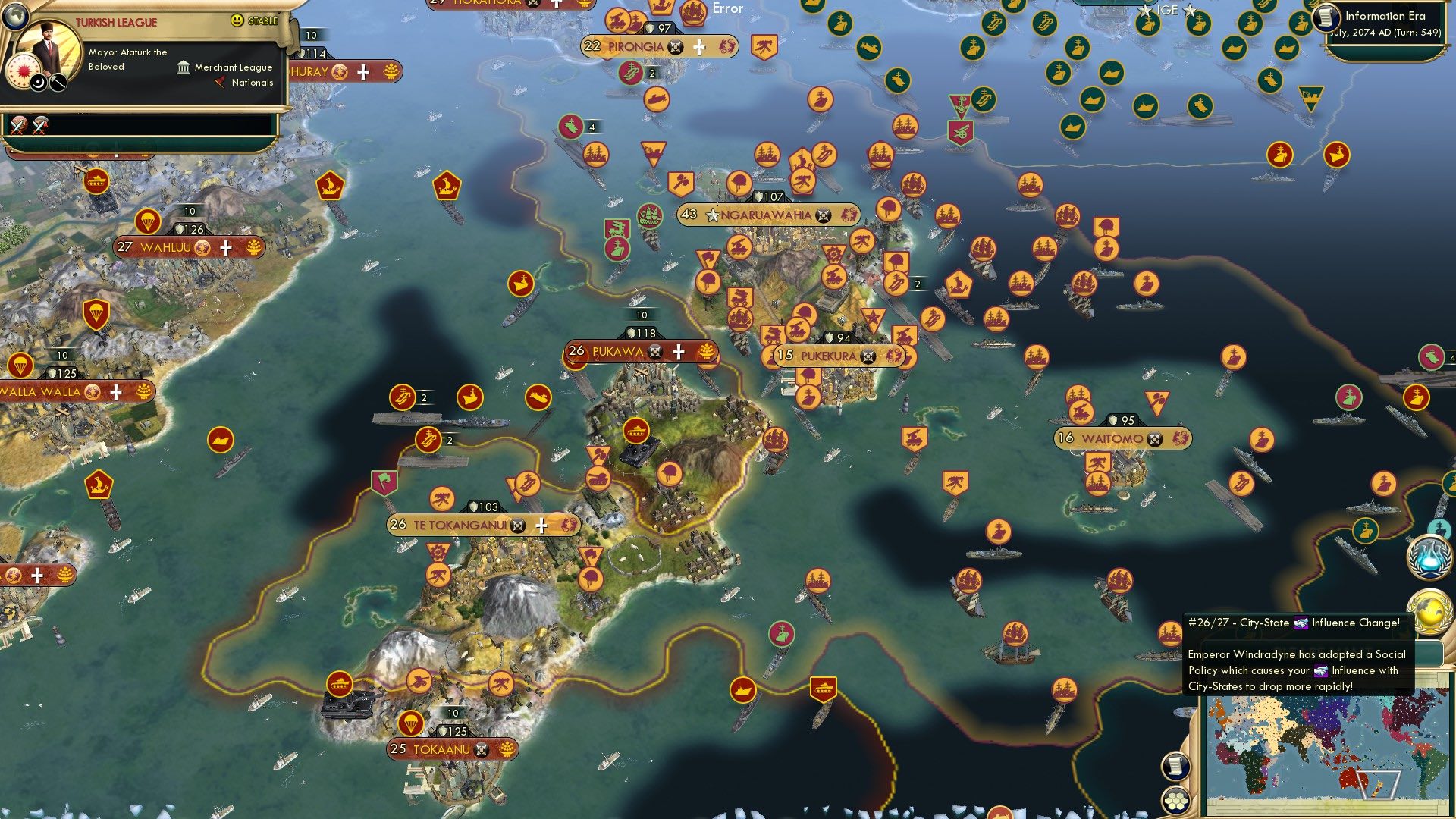
Task: Expand the Te Tokanganui banner plus button
Action: pos(542,524)
